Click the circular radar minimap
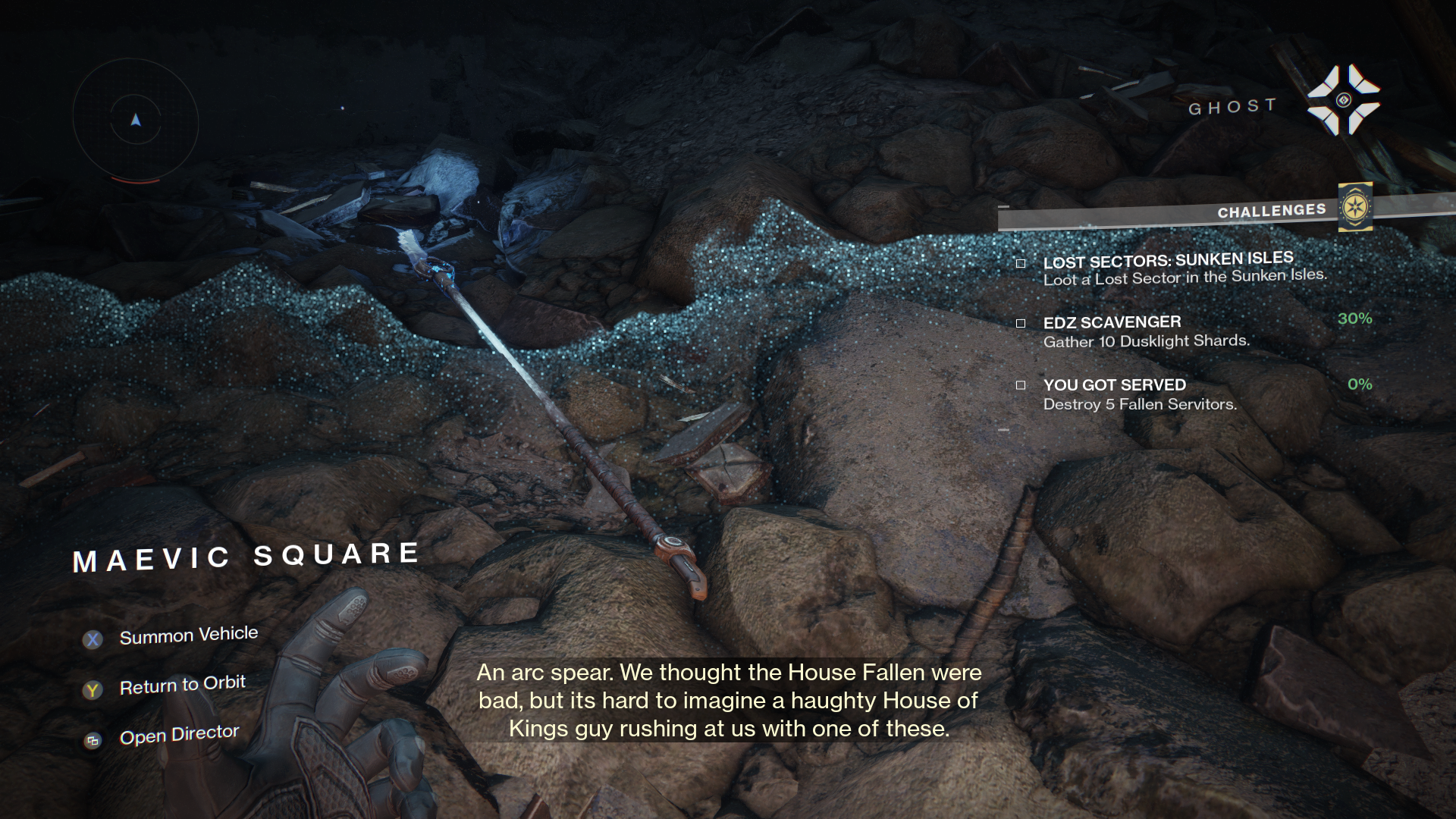This screenshot has height=819, width=1456. pyautogui.click(x=136, y=121)
